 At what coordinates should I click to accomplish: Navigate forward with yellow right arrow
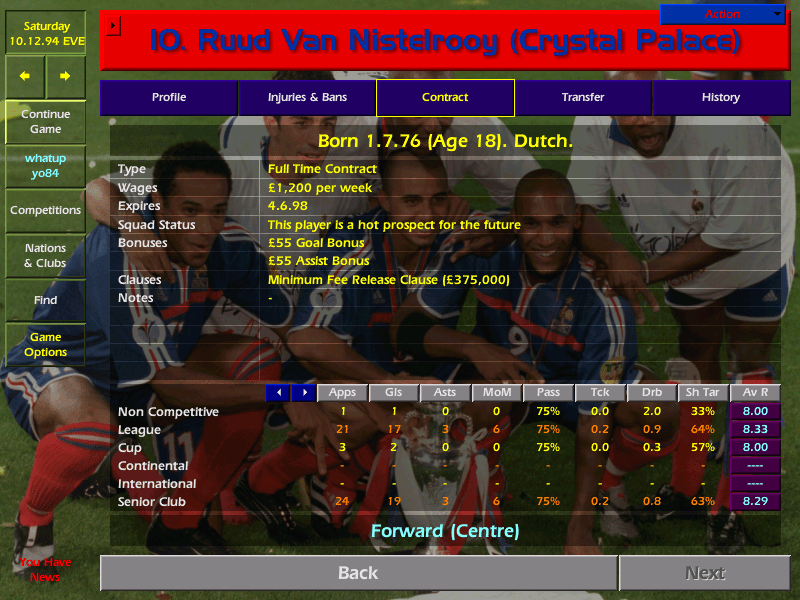tap(65, 76)
